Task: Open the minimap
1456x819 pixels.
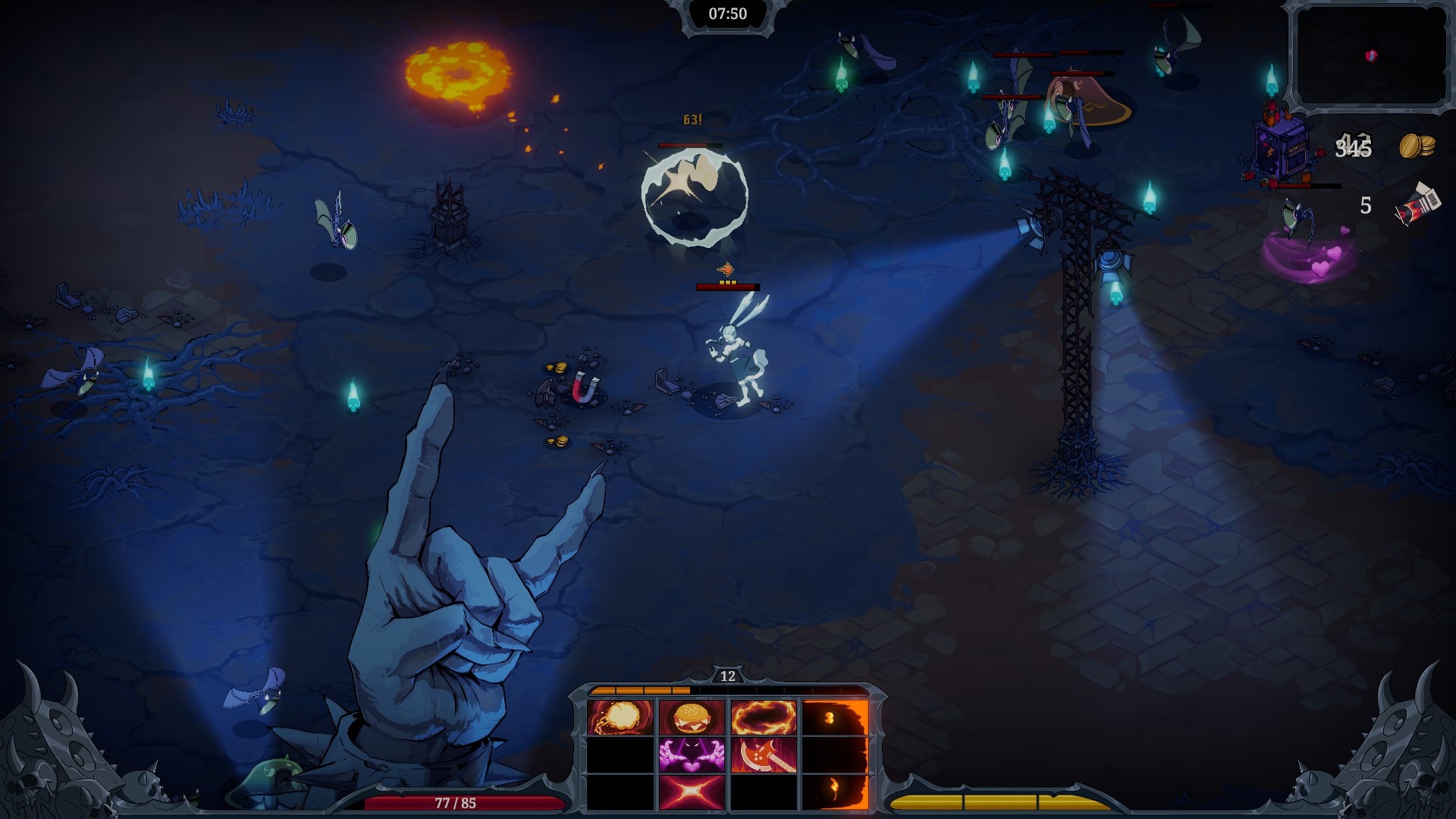Action: 1371,56
